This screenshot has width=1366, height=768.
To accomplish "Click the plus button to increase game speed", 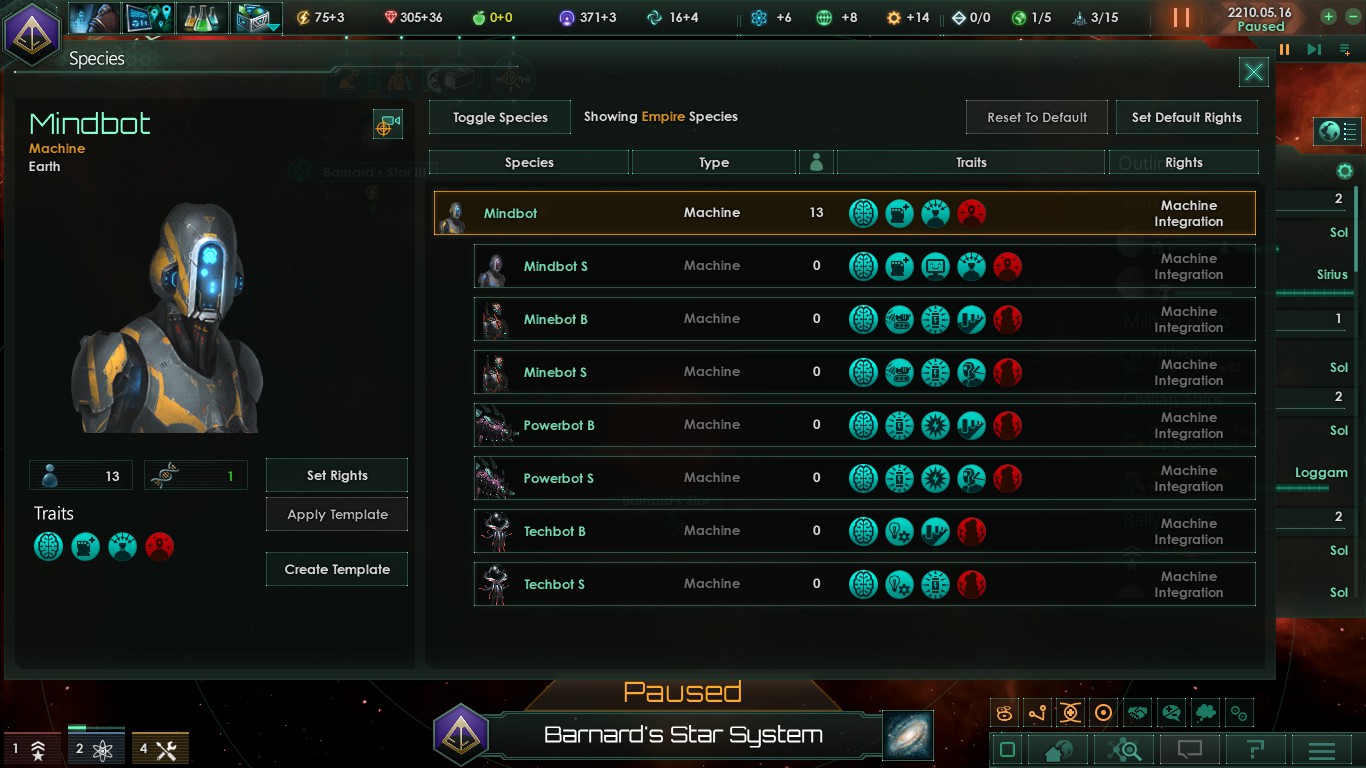I will click(x=1326, y=16).
